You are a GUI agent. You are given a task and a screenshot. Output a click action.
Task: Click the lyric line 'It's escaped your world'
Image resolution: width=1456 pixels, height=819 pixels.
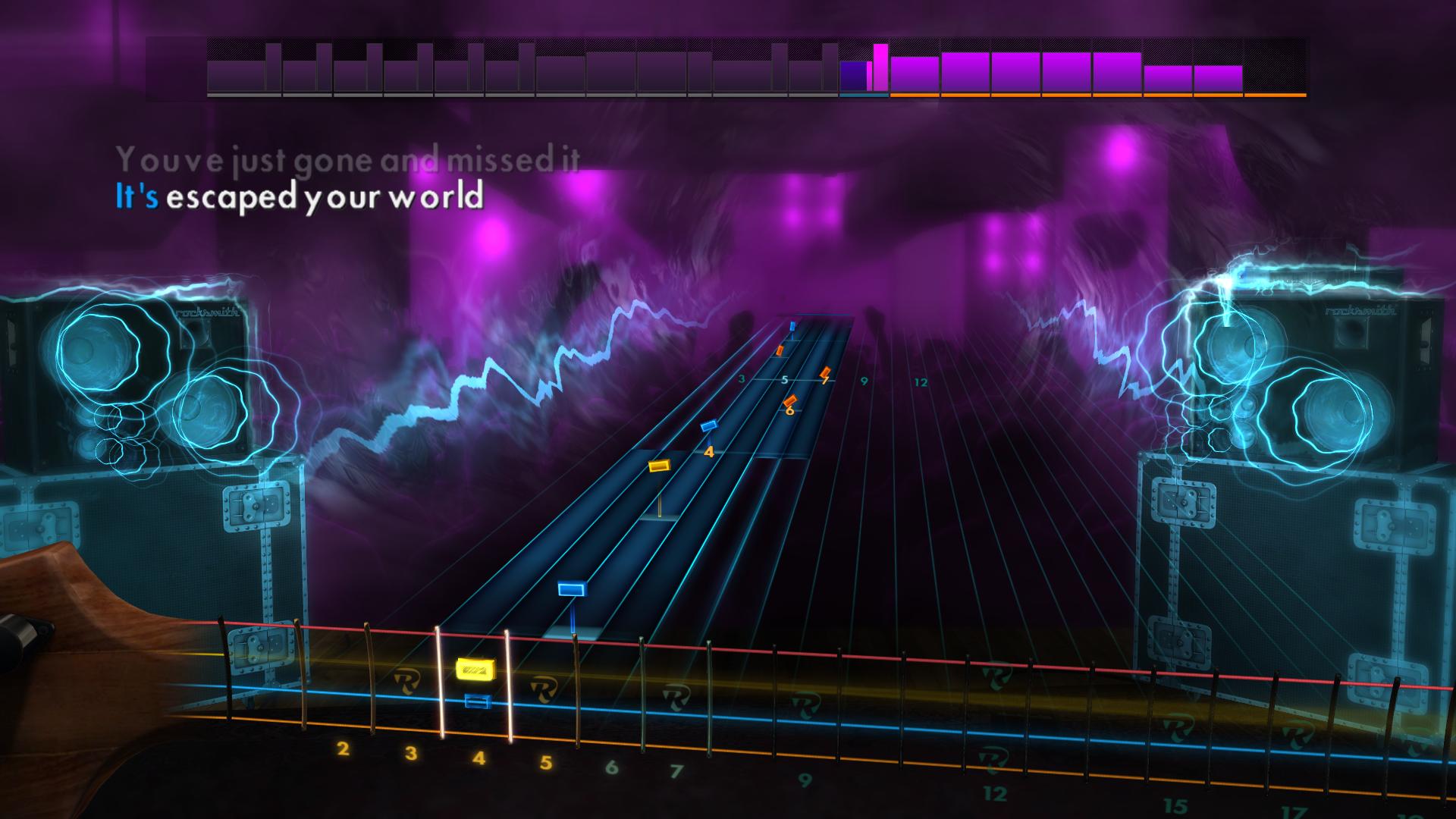[x=299, y=198]
